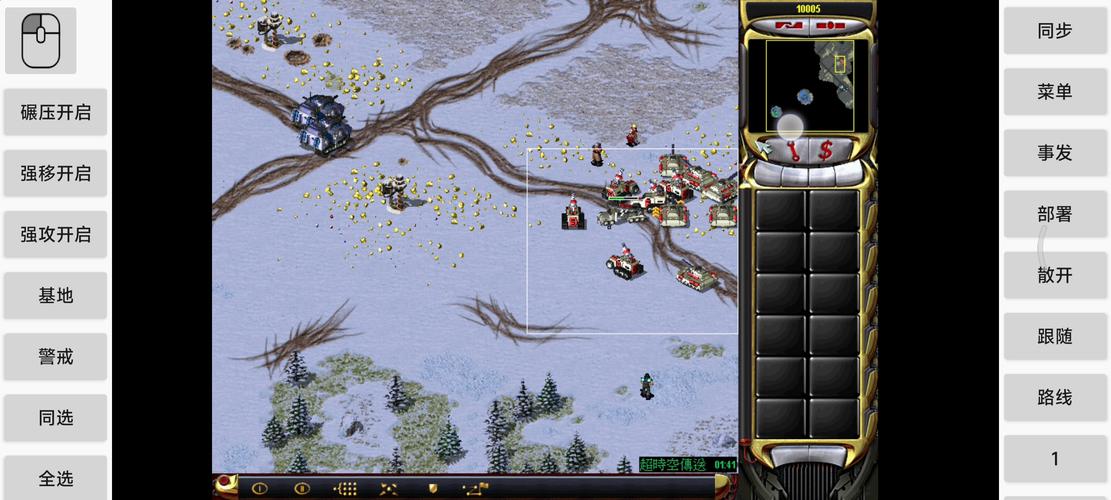The width and height of the screenshot is (1111, 500).
Task: Tap the 基地 base button
Action: (x=56, y=296)
